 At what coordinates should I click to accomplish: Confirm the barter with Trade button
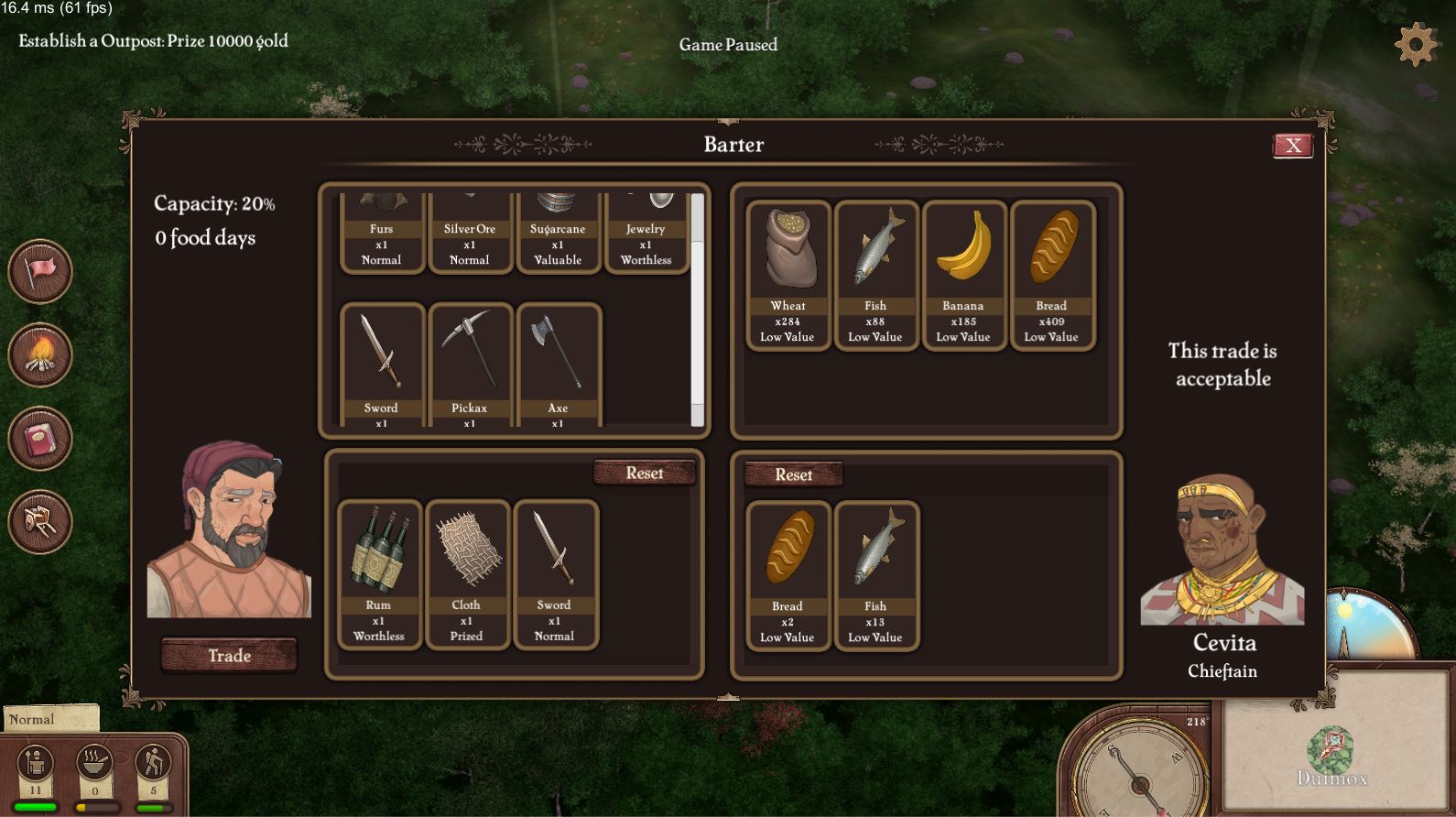(229, 656)
